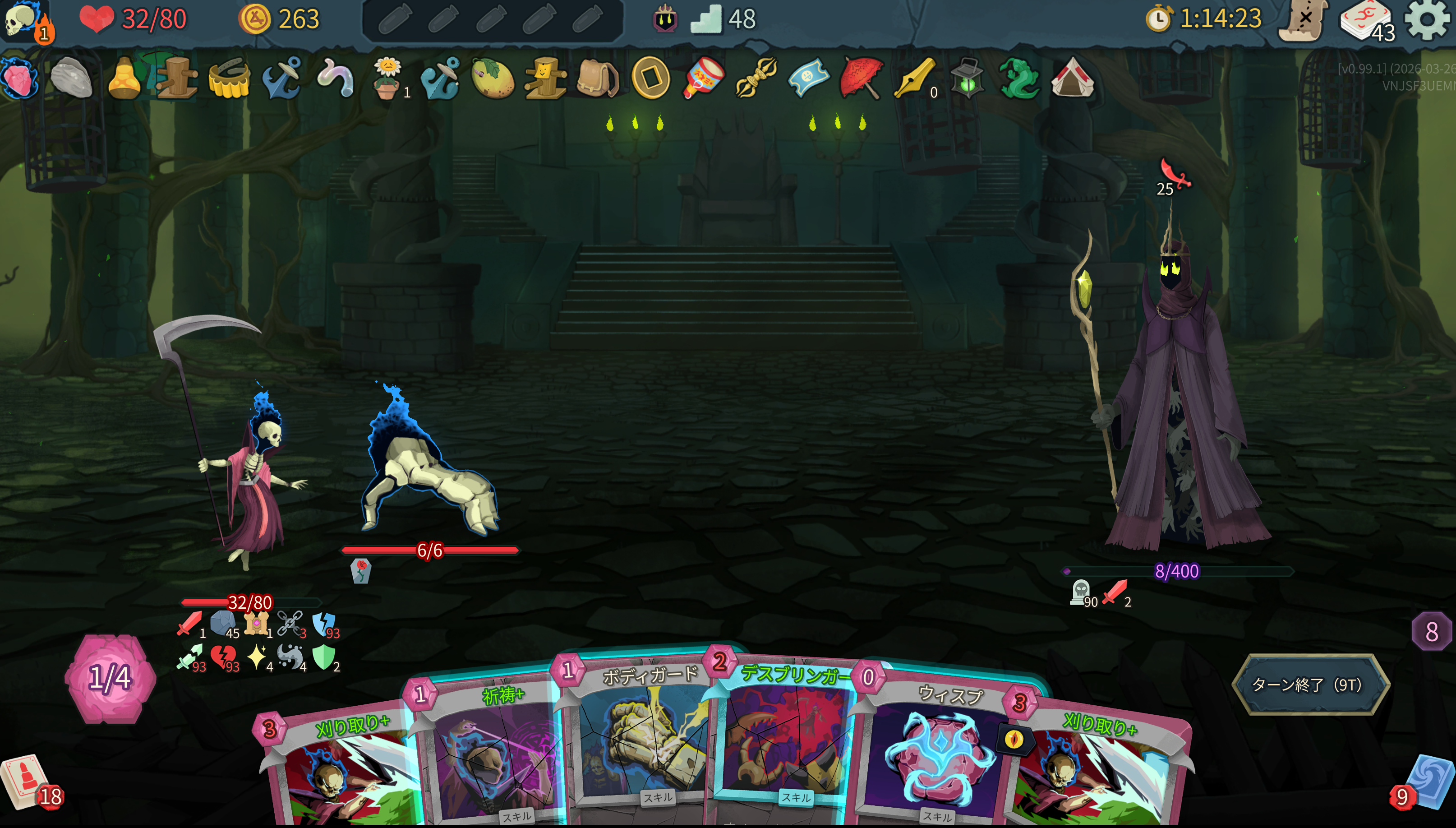This screenshot has height=828, width=1456.
Task: Choose the デスブリンガー card
Action: pyautogui.click(x=787, y=739)
